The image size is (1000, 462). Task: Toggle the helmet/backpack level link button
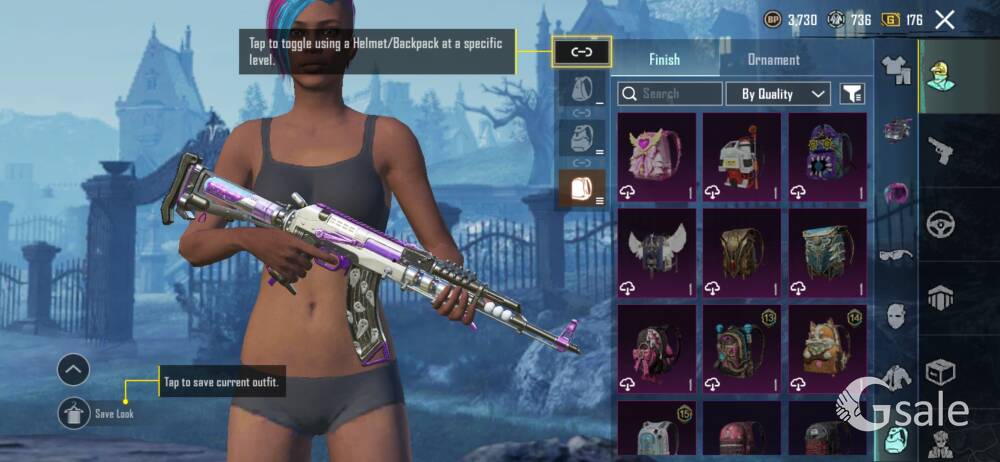click(x=581, y=50)
